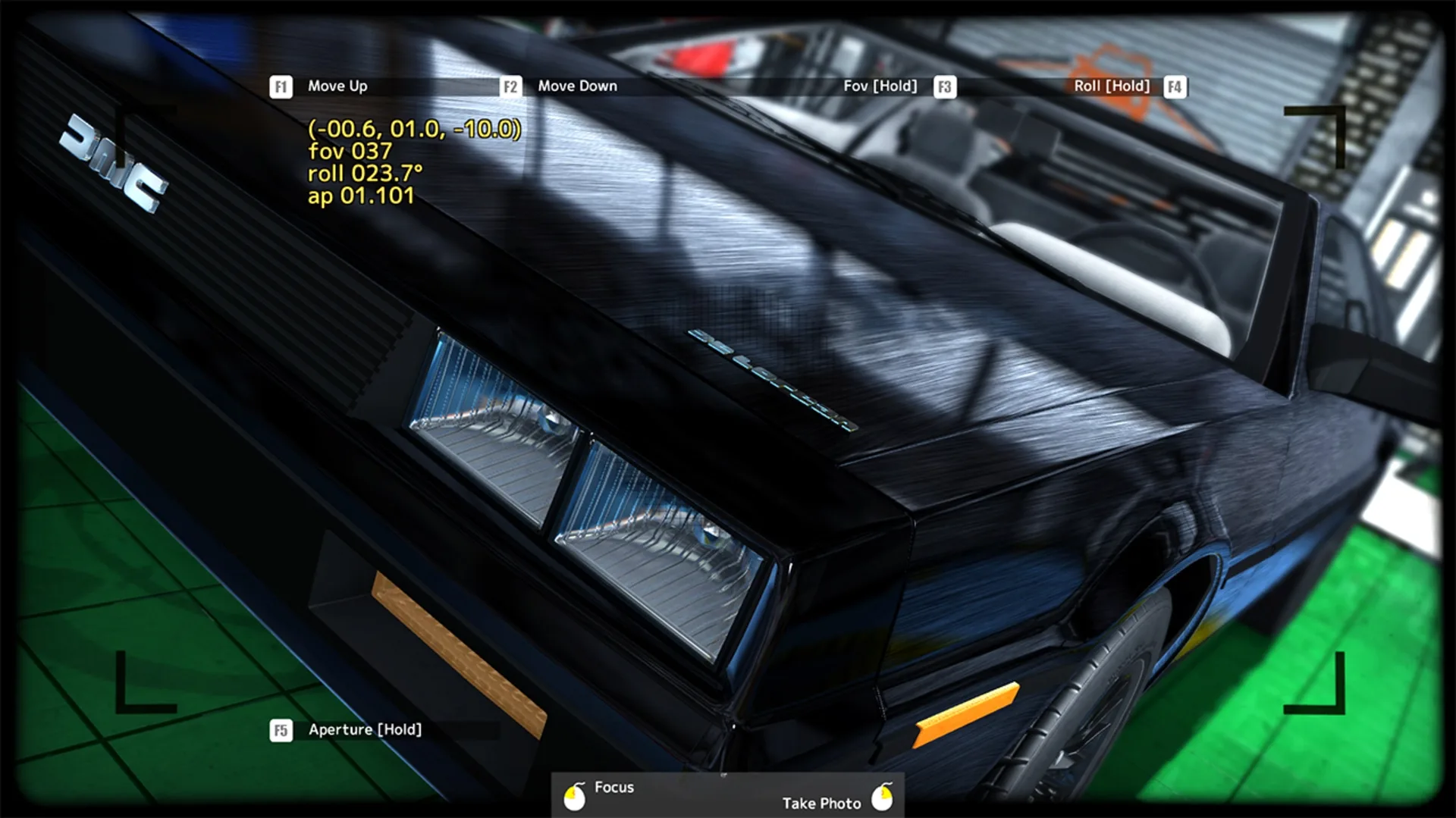Select the Move Up menu entry
1456x818 pixels.
click(335, 86)
